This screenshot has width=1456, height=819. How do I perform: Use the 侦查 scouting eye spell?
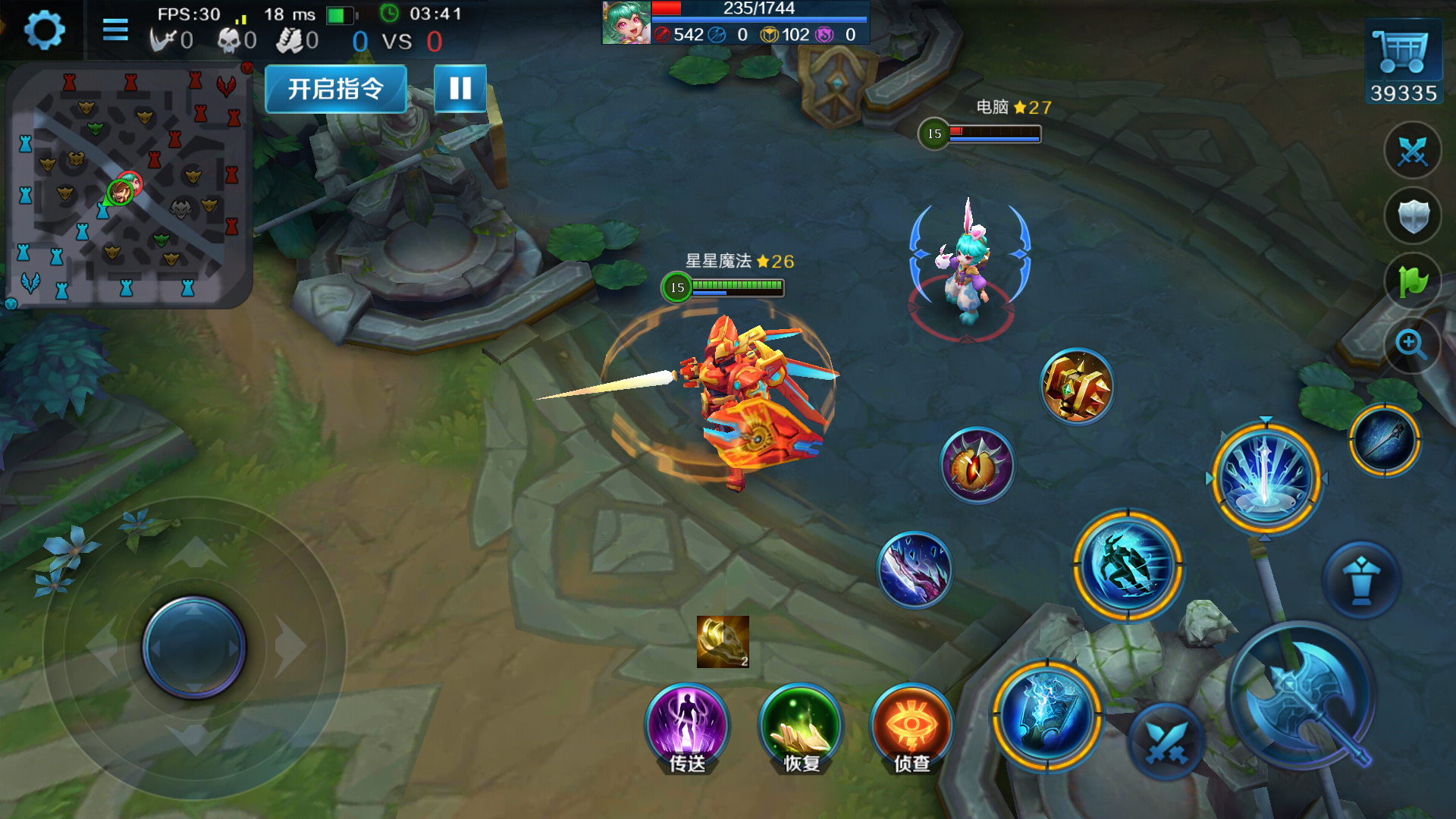912,726
